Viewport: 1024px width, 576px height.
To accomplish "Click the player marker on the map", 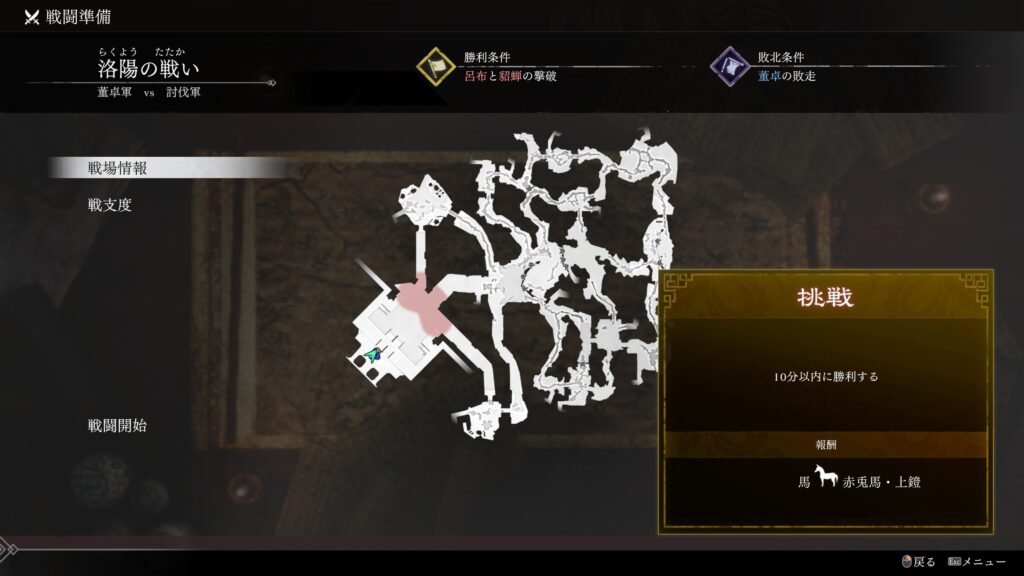I will 374,355.
